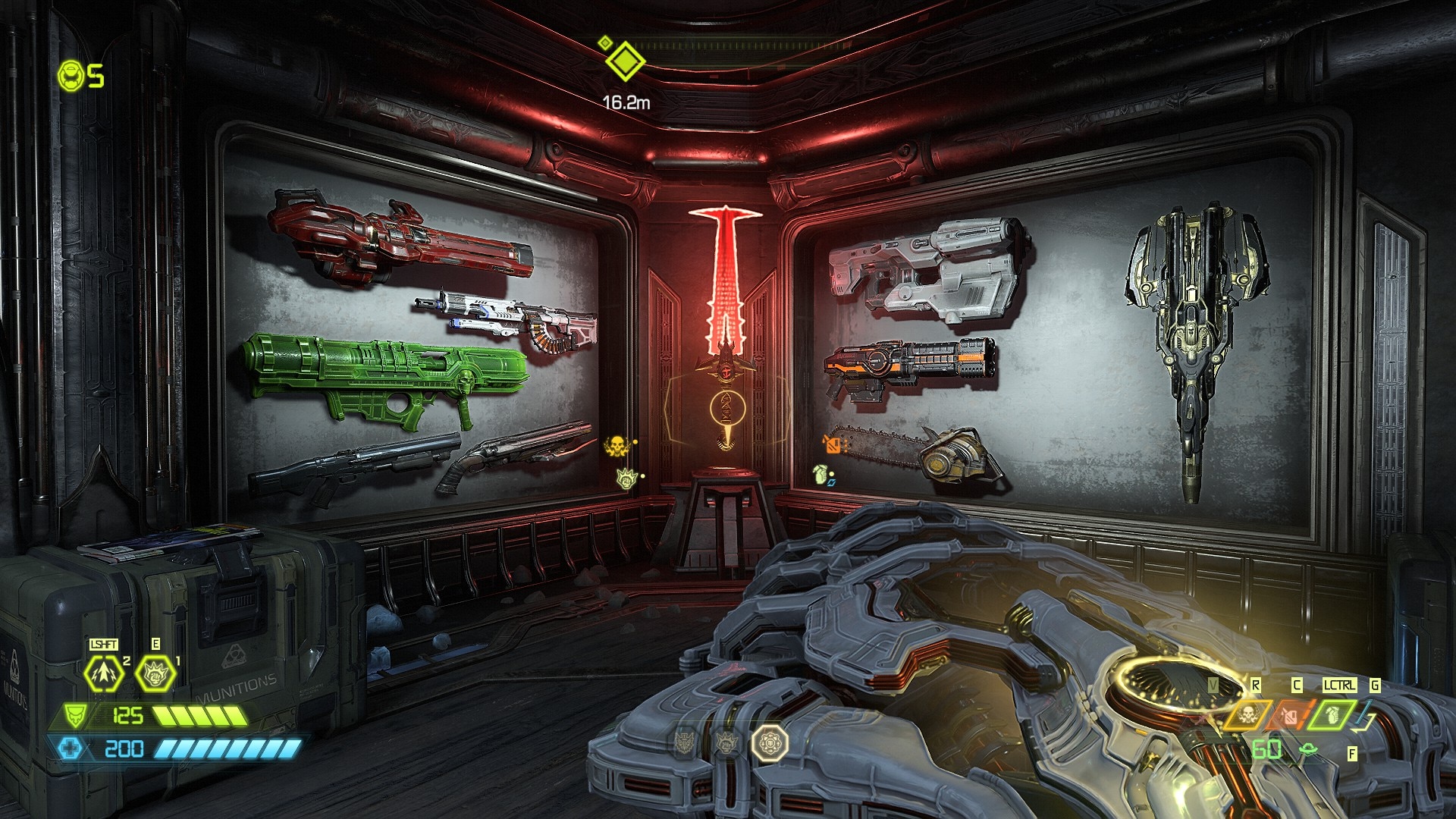Image resolution: width=1456 pixels, height=819 pixels.
Task: Trigger the Blood Punch fist icon
Action: 155,673
